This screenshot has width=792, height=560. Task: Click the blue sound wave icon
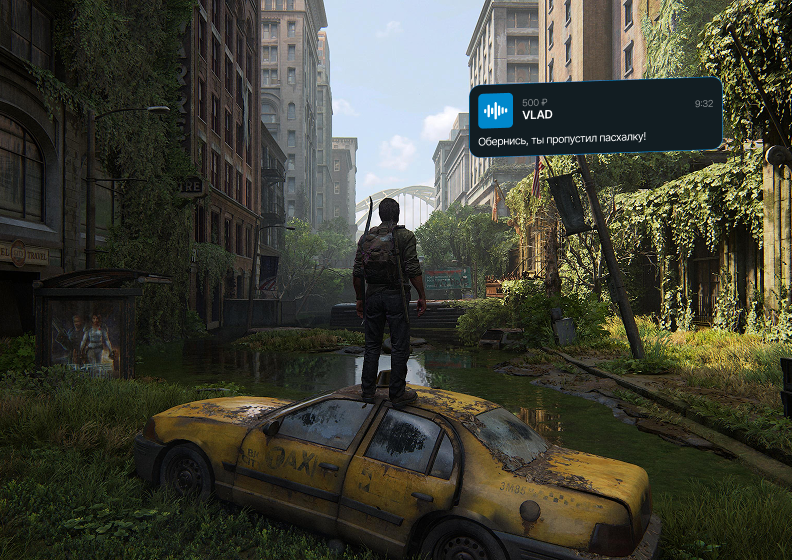point(495,109)
